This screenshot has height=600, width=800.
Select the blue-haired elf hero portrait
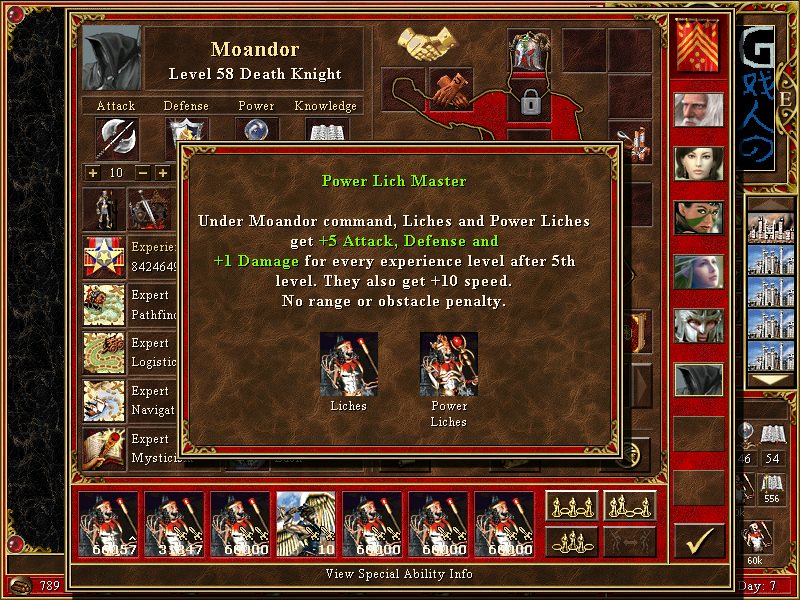698,271
